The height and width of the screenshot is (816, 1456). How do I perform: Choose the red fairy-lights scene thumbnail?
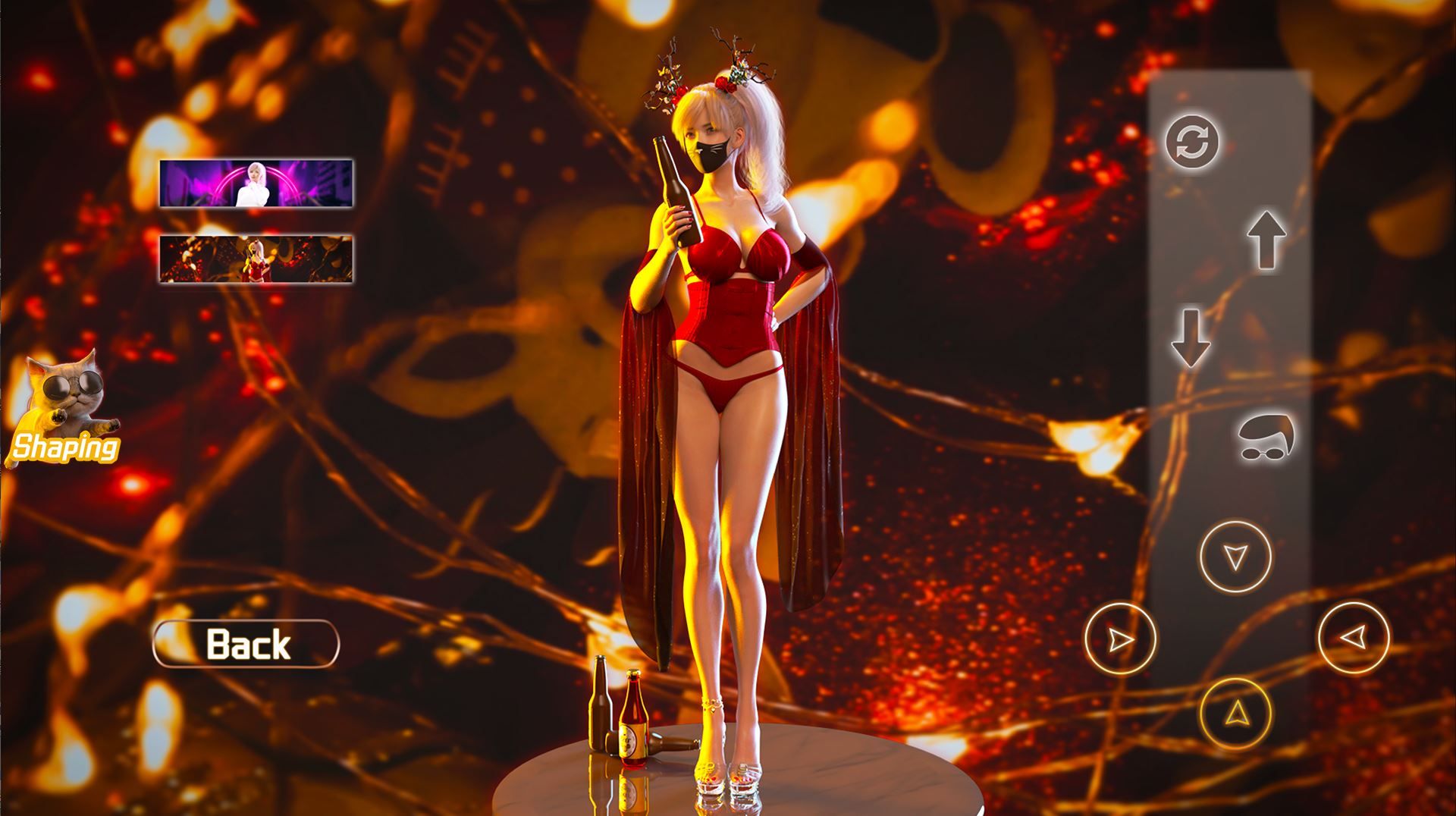point(256,259)
